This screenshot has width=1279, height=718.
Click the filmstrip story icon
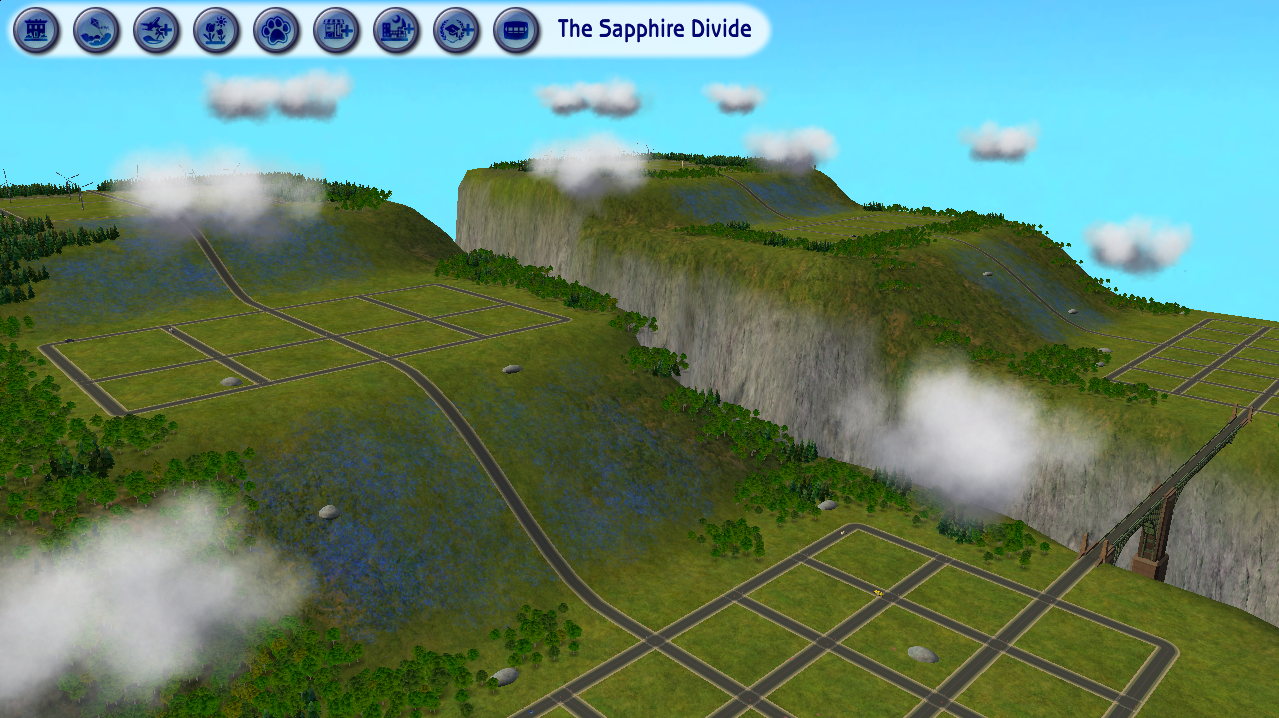516,30
